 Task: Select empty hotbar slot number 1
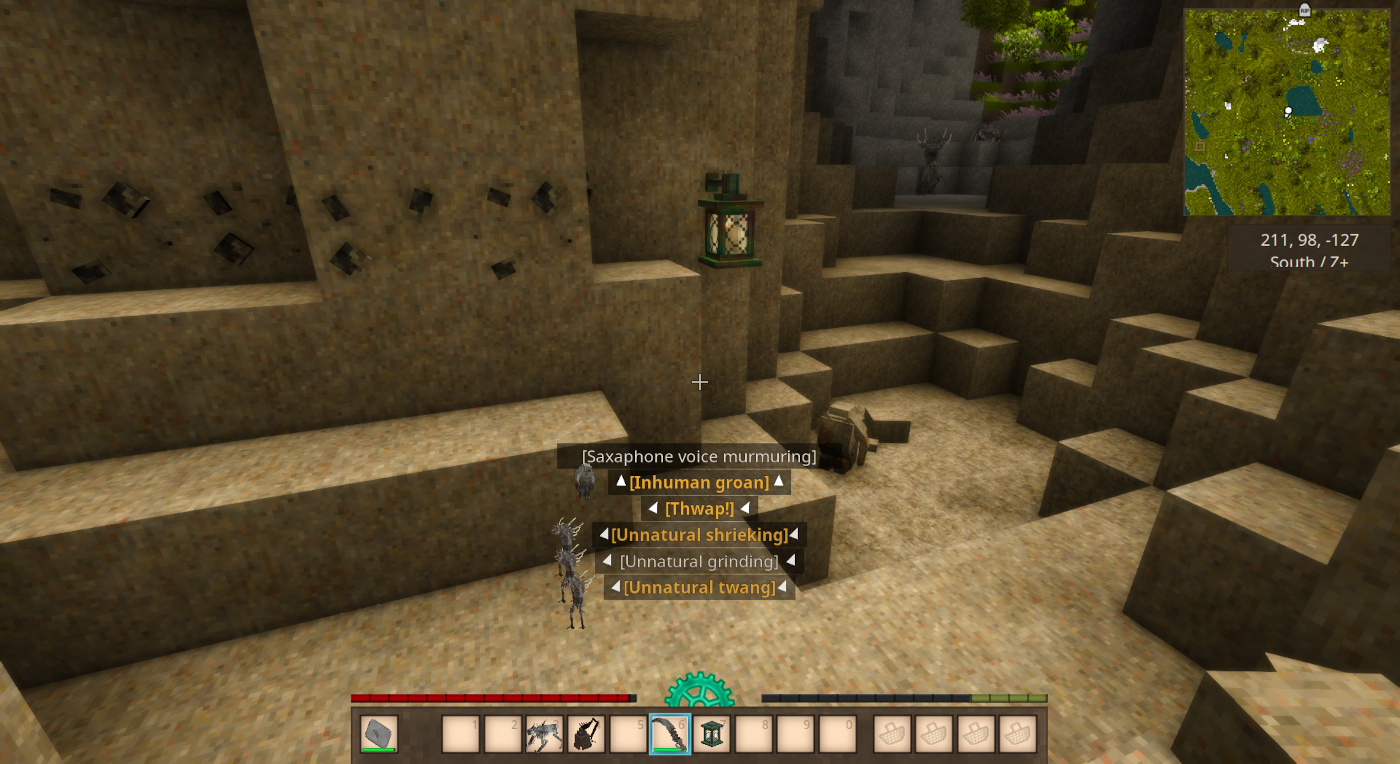pos(461,734)
